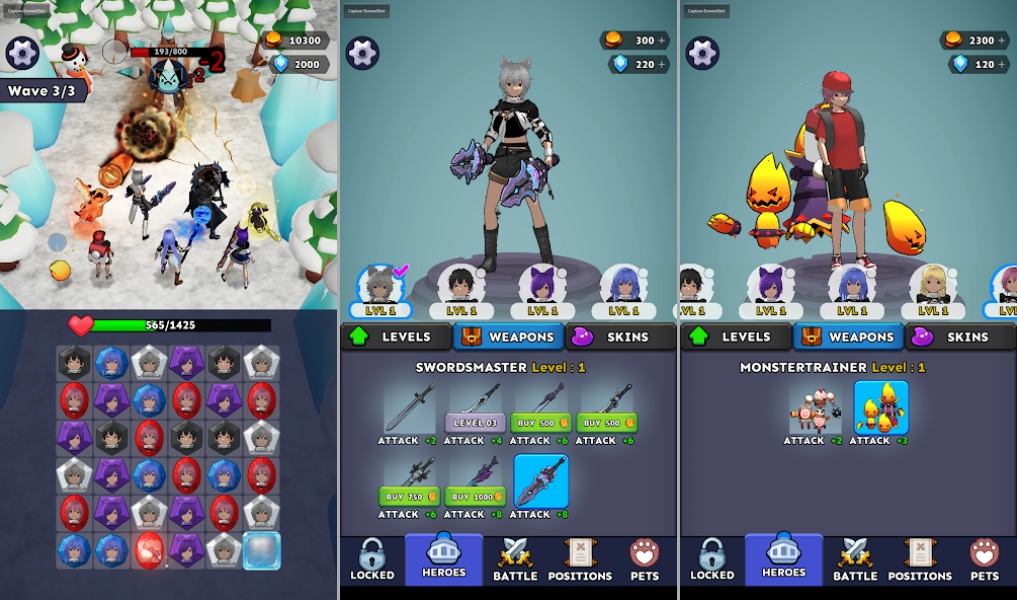
Task: Pick the Monstertrainer Attack +2 monster set
Action: coord(815,408)
